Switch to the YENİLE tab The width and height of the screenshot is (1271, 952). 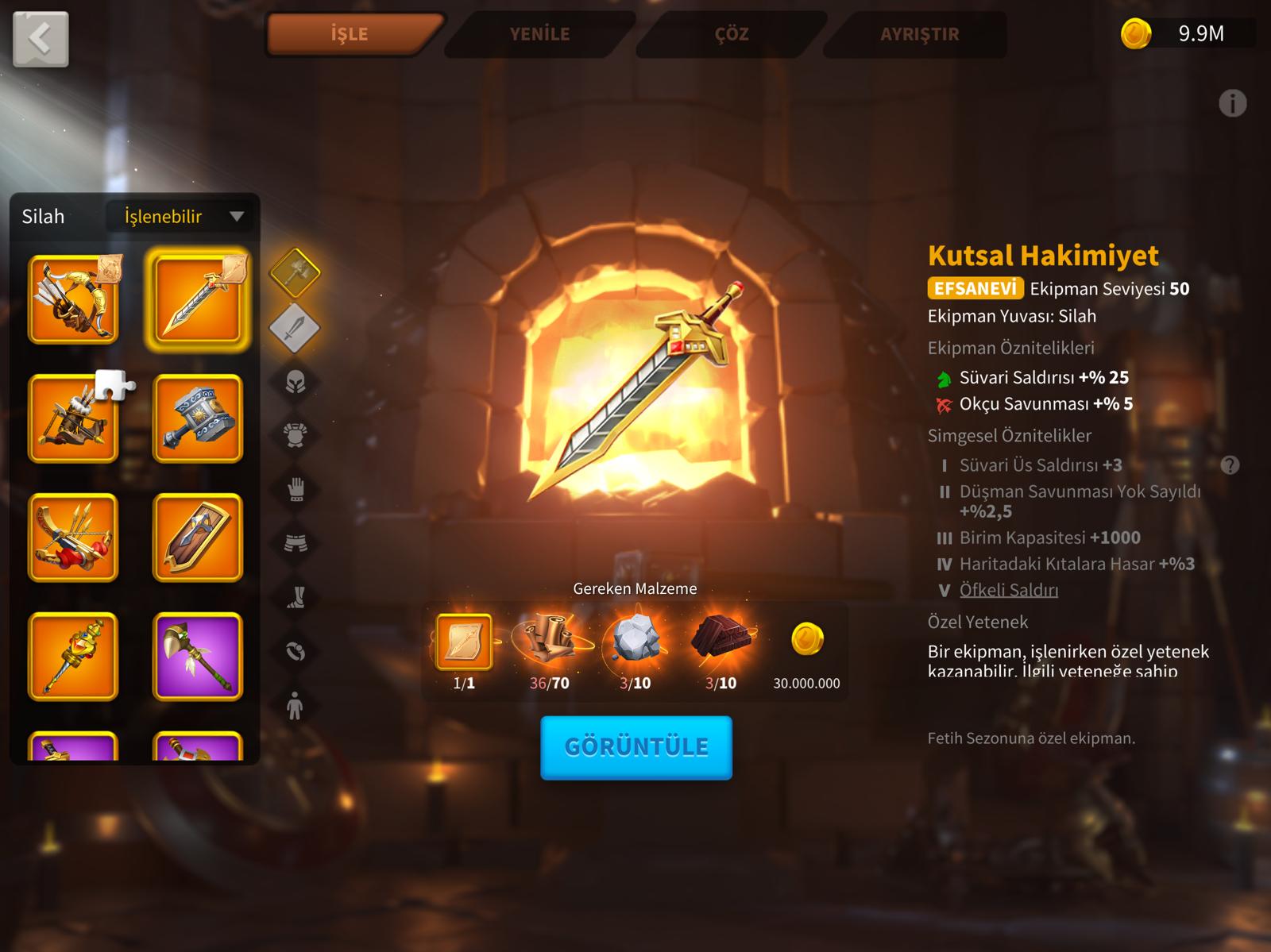539,34
